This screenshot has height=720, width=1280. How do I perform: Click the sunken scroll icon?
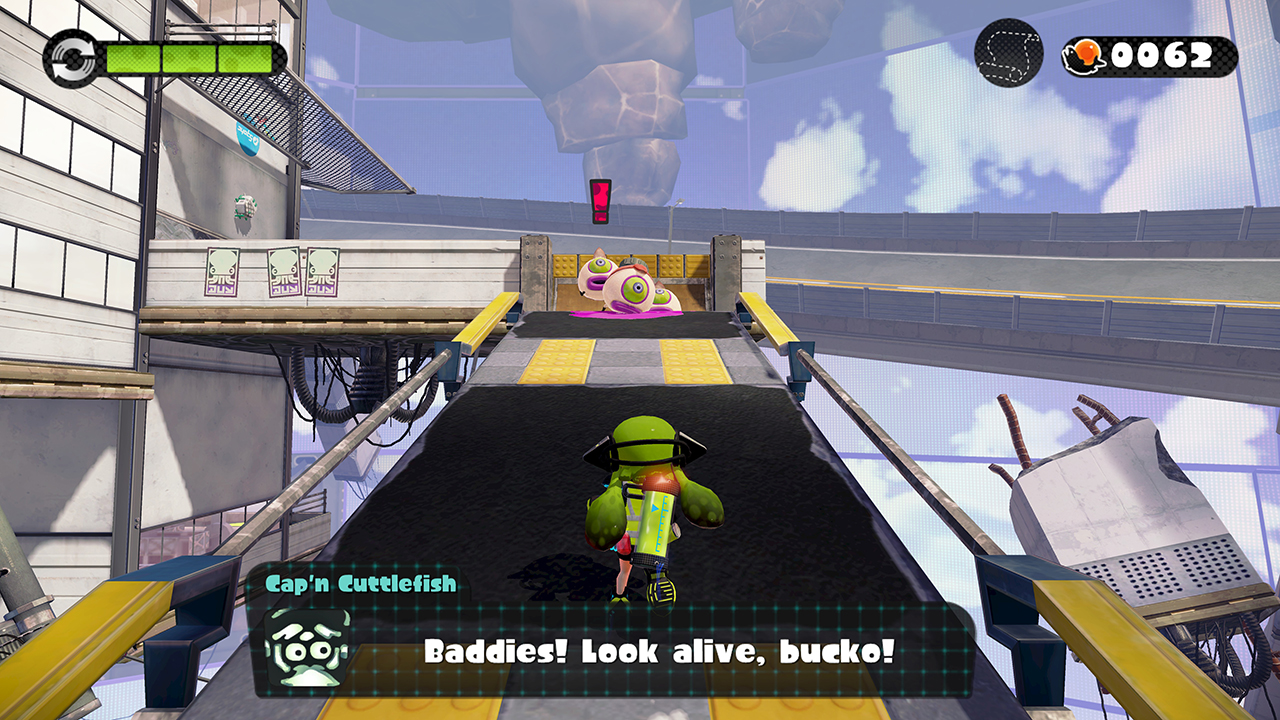click(x=1009, y=53)
